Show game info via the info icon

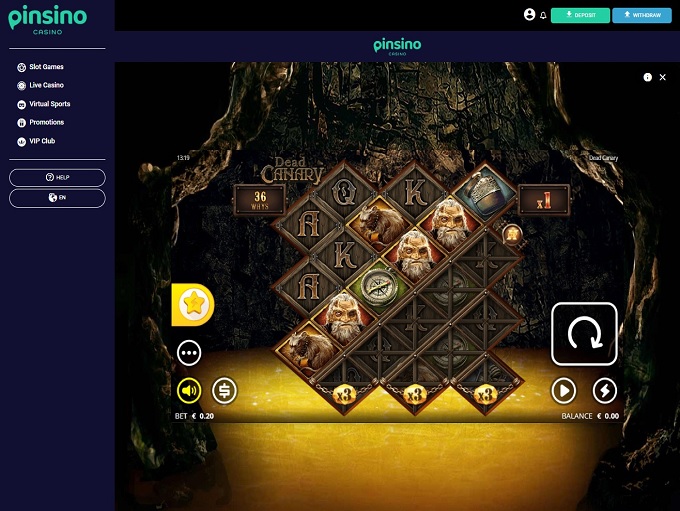tap(648, 77)
